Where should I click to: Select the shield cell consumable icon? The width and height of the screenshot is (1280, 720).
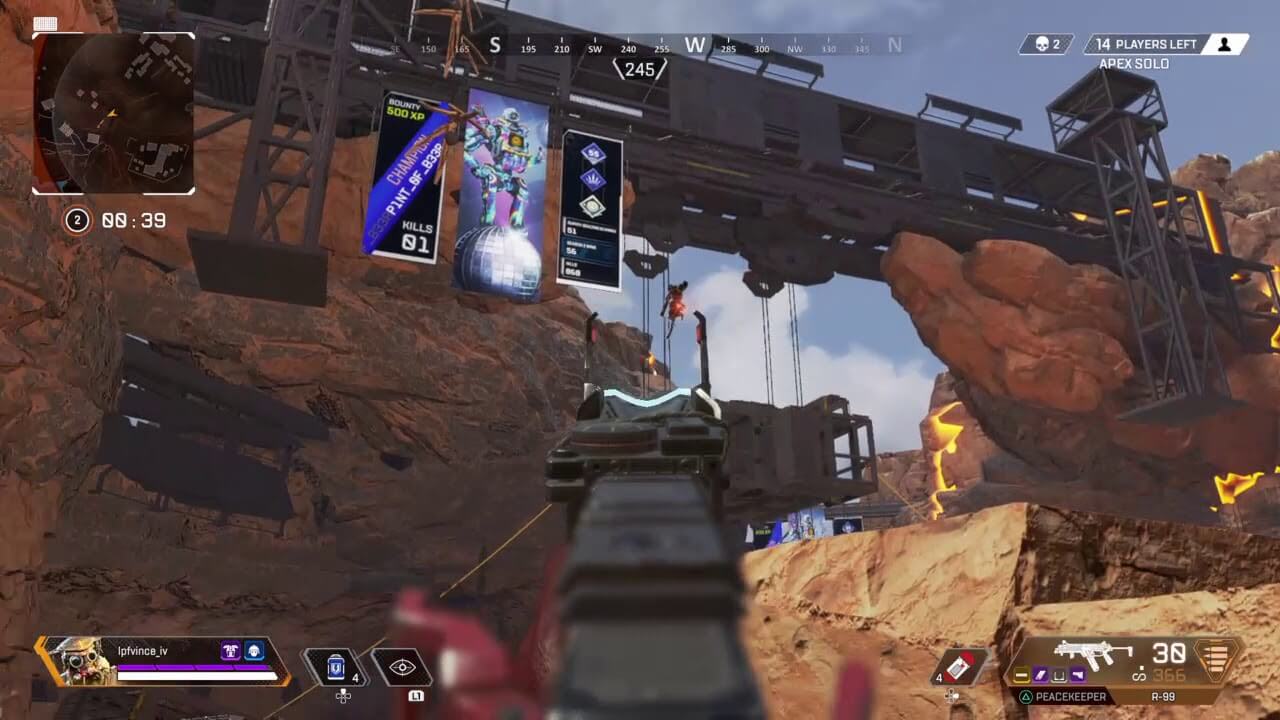[335, 666]
